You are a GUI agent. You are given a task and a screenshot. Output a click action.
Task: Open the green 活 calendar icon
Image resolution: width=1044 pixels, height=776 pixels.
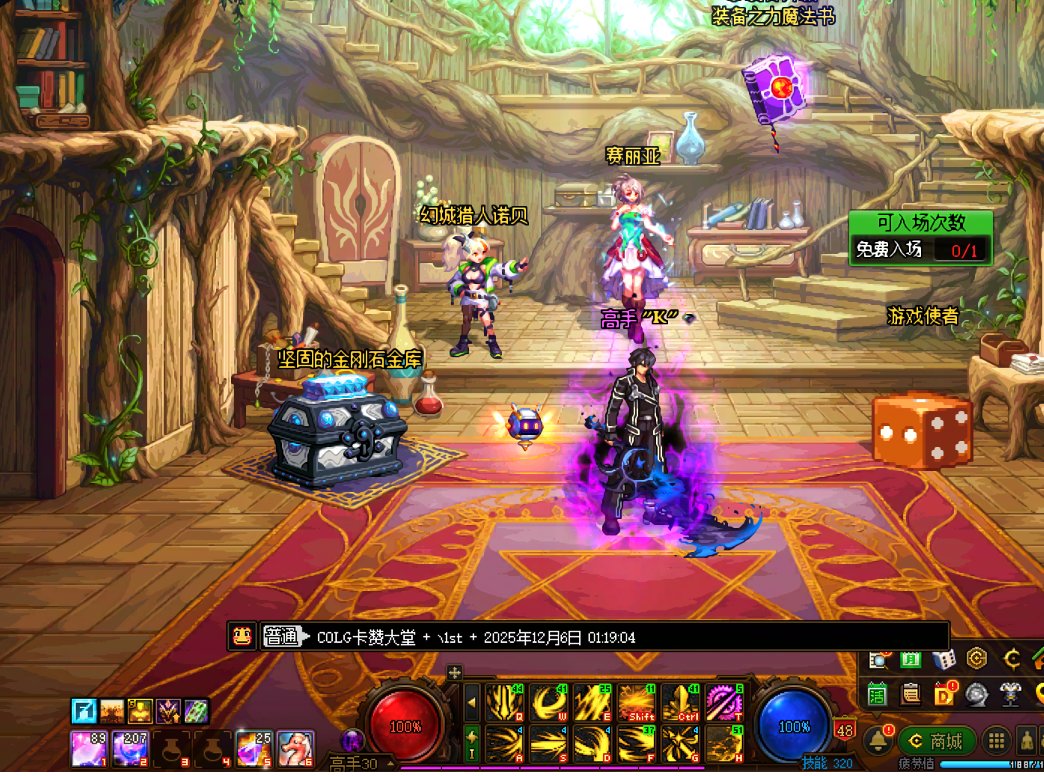(x=878, y=692)
